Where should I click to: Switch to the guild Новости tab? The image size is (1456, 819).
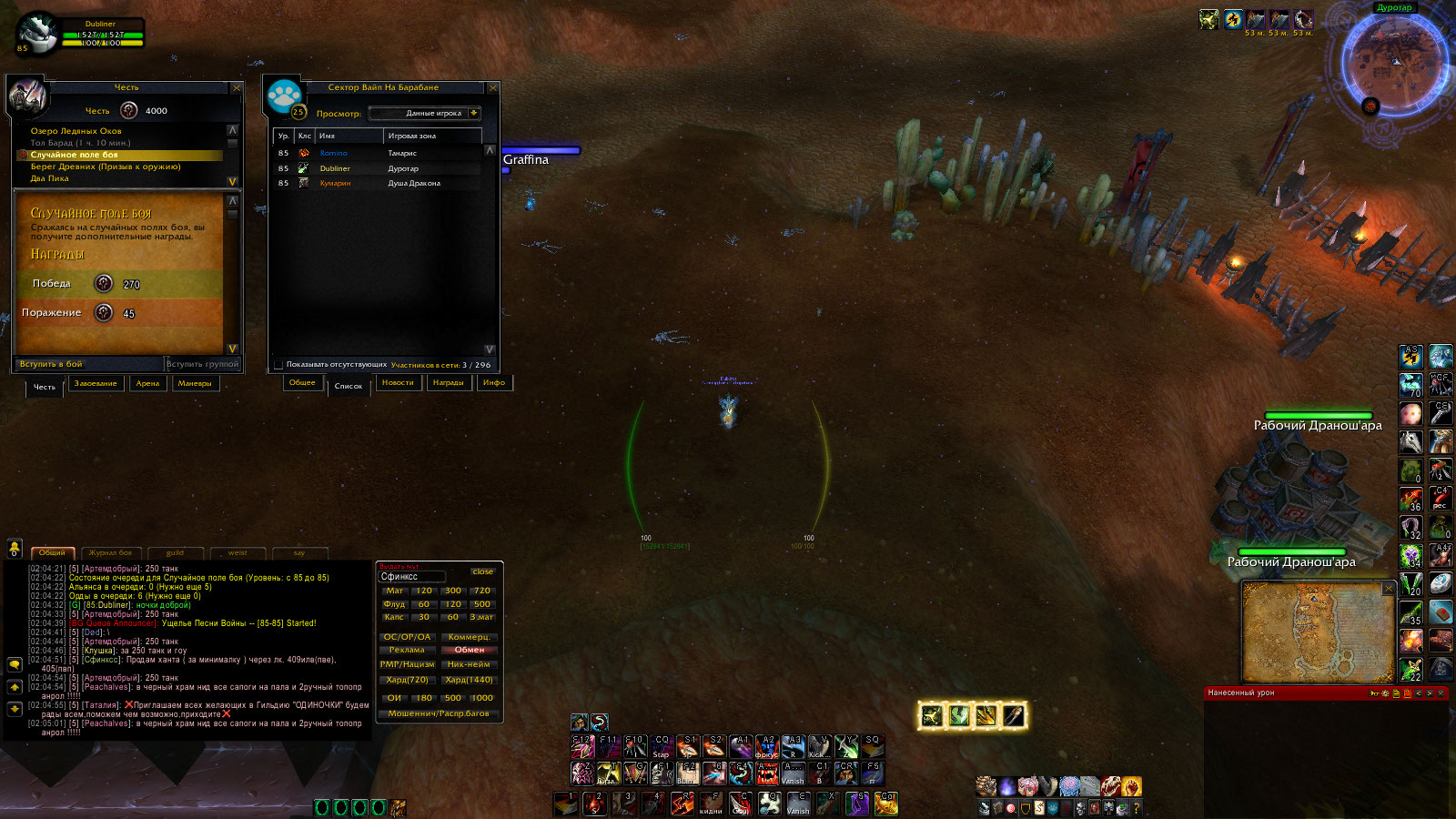[398, 383]
